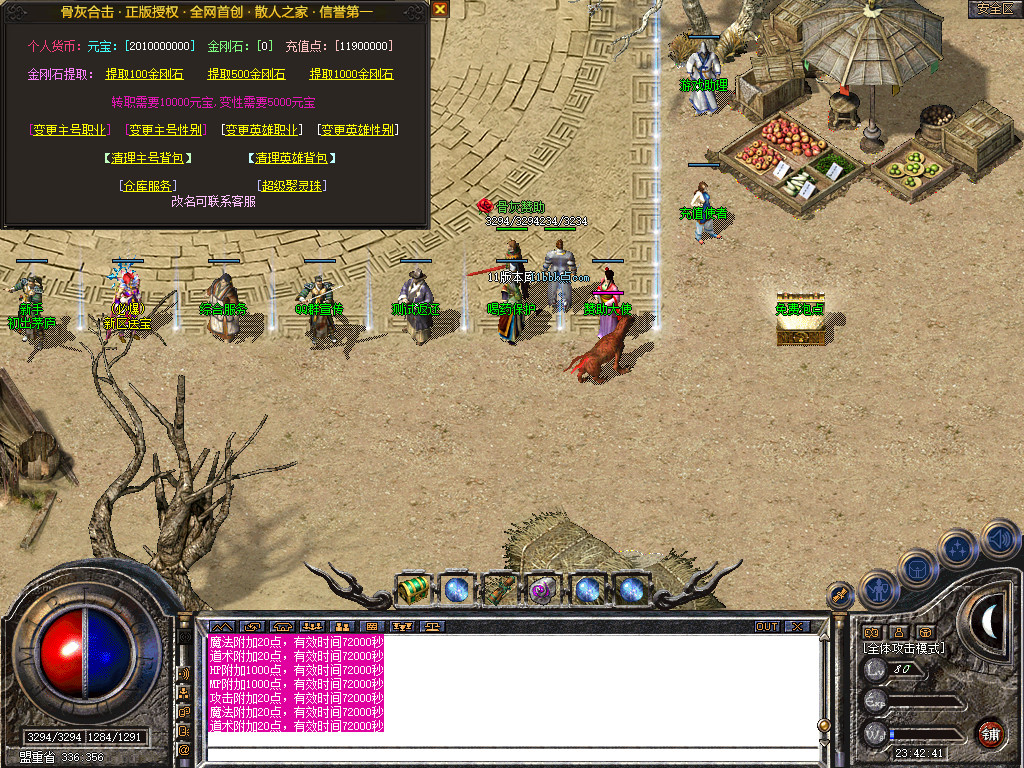The image size is (1024, 768).
Task: Choose 提取500金刚石 option
Action: click(x=246, y=74)
